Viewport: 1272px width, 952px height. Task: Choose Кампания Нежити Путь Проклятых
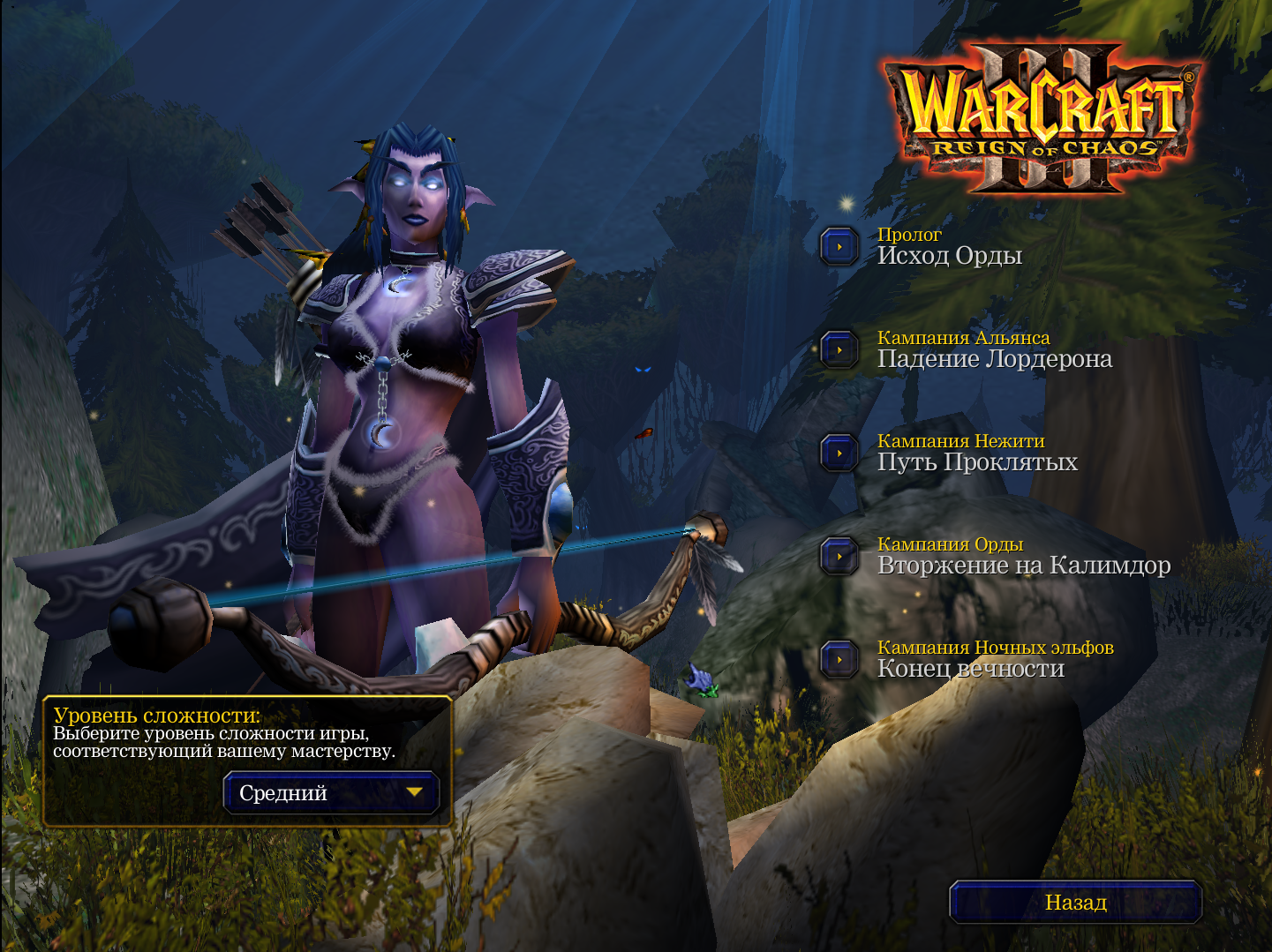[x=839, y=454]
